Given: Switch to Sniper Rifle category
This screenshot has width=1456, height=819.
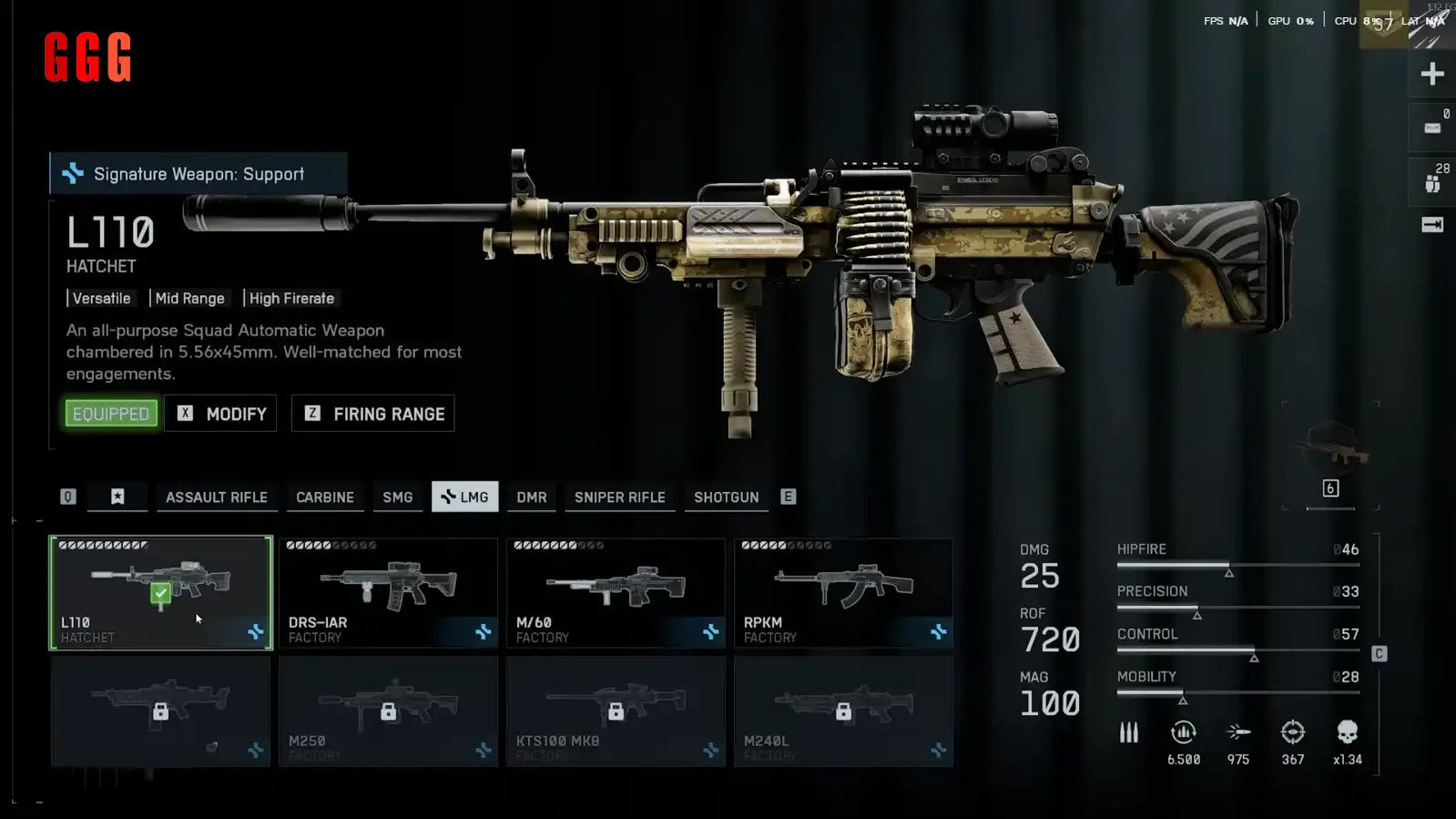Looking at the screenshot, I should pos(619,497).
